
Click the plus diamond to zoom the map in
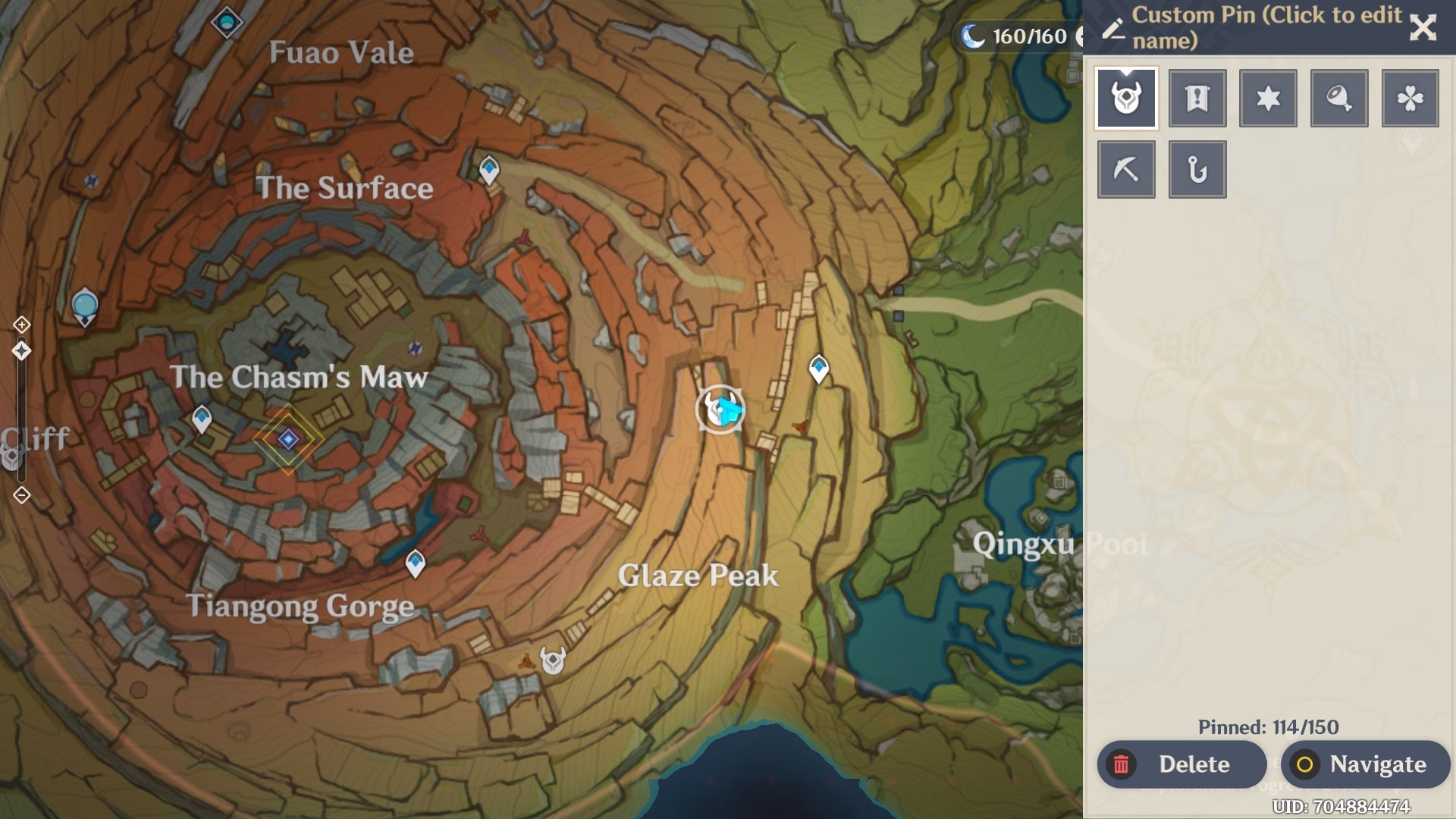tap(21, 322)
